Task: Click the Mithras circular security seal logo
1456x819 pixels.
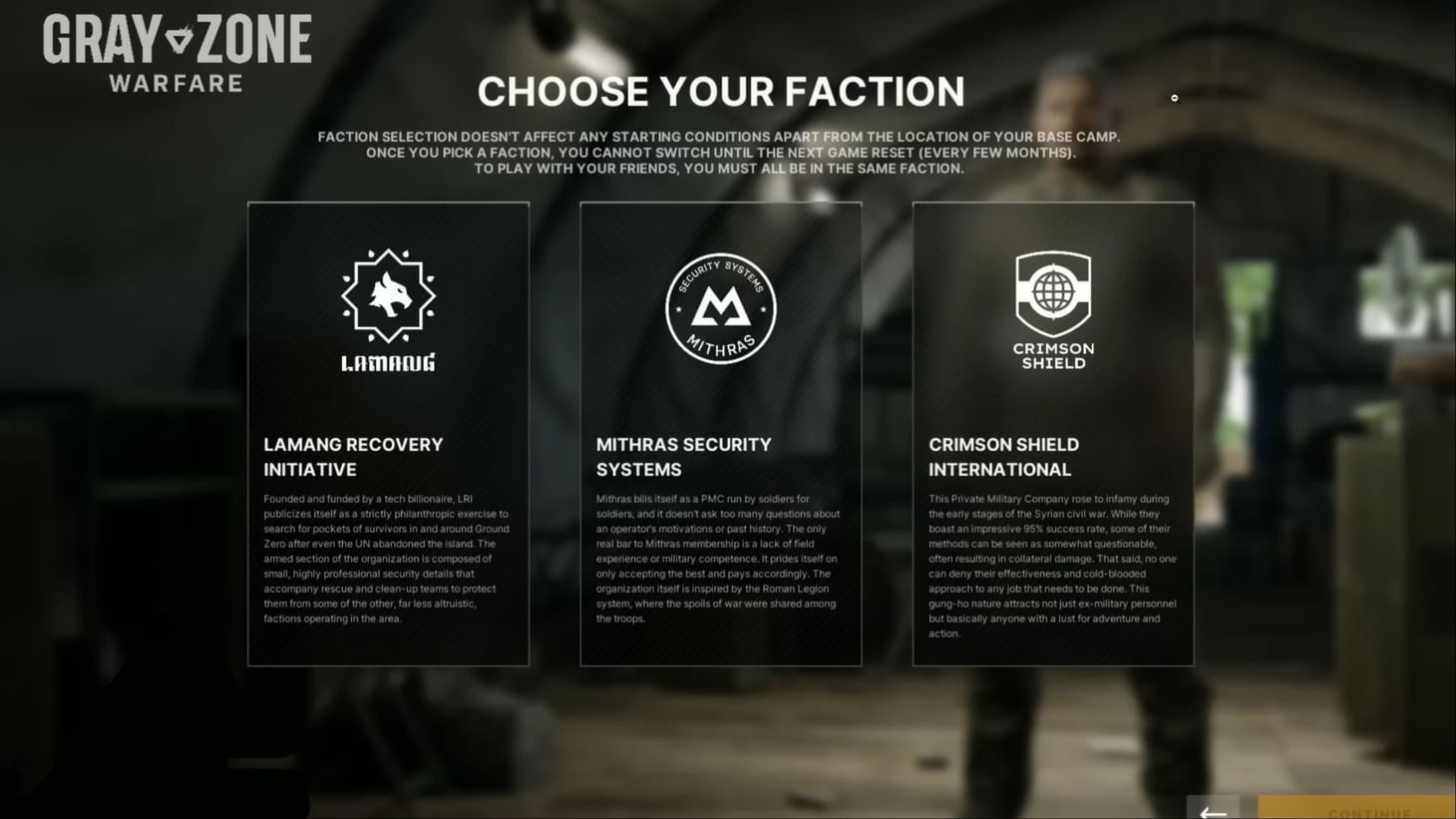Action: [x=720, y=308]
